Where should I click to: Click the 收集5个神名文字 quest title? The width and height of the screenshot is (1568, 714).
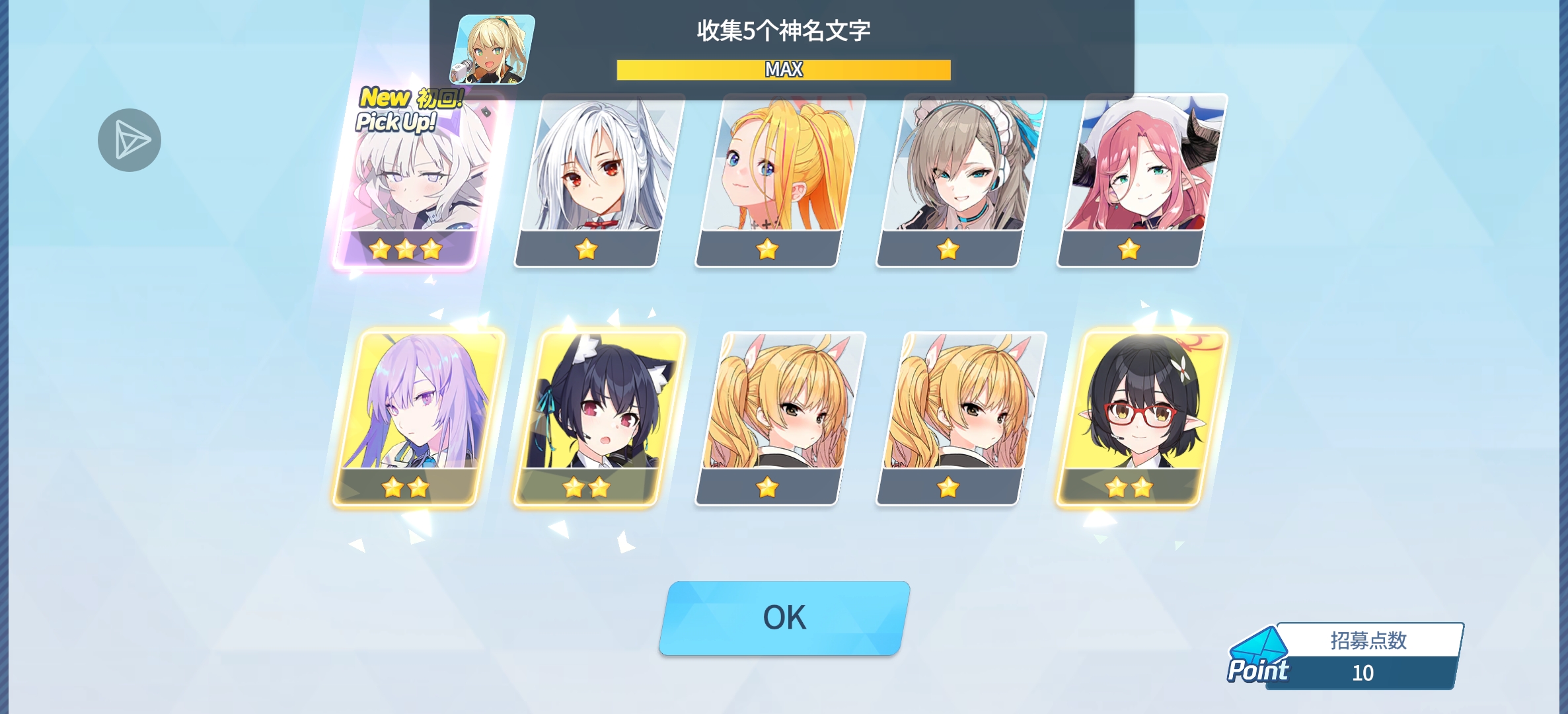pyautogui.click(x=784, y=30)
